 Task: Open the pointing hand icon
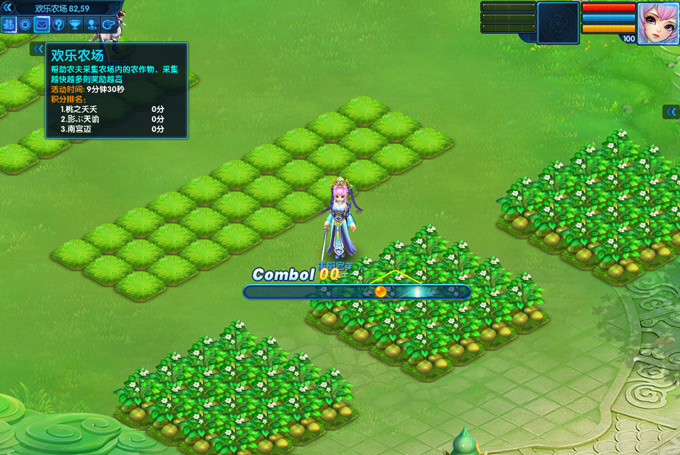pyautogui.click(x=107, y=23)
